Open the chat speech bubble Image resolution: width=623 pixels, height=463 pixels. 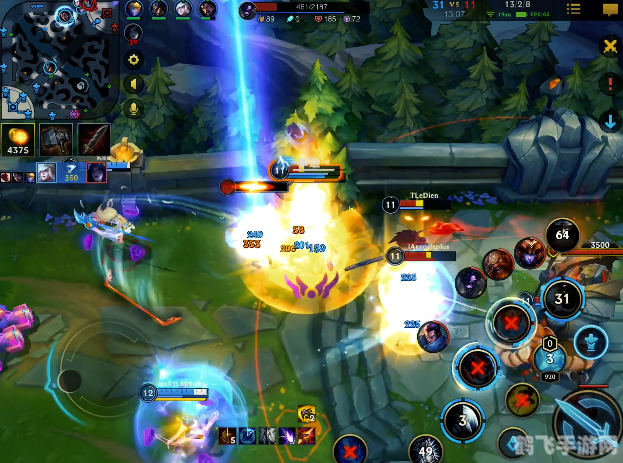(x=609, y=10)
